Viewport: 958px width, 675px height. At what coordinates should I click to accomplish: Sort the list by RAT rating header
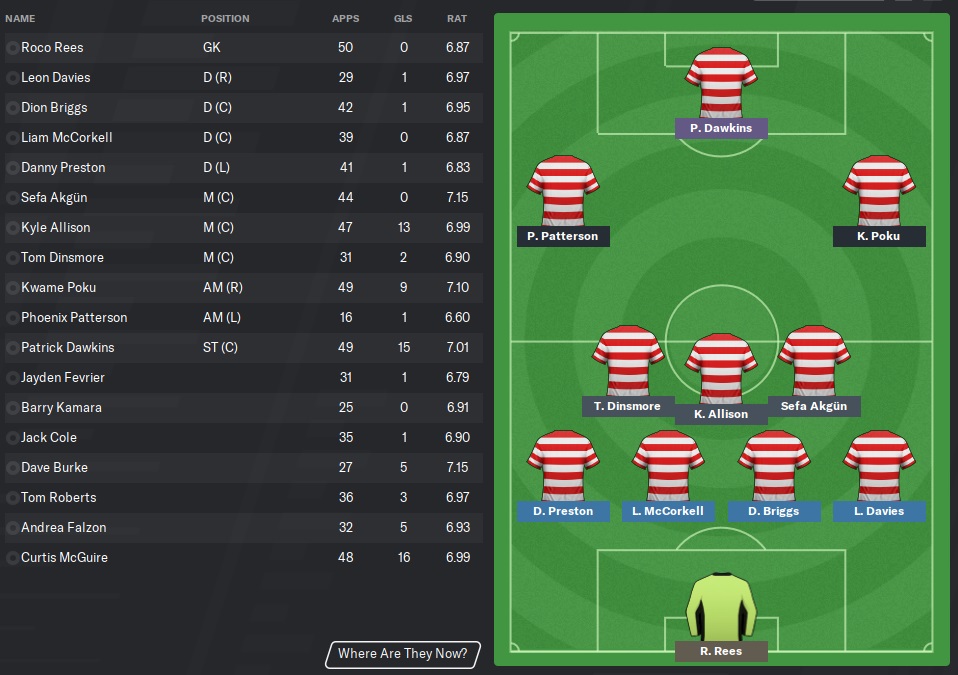(457, 19)
